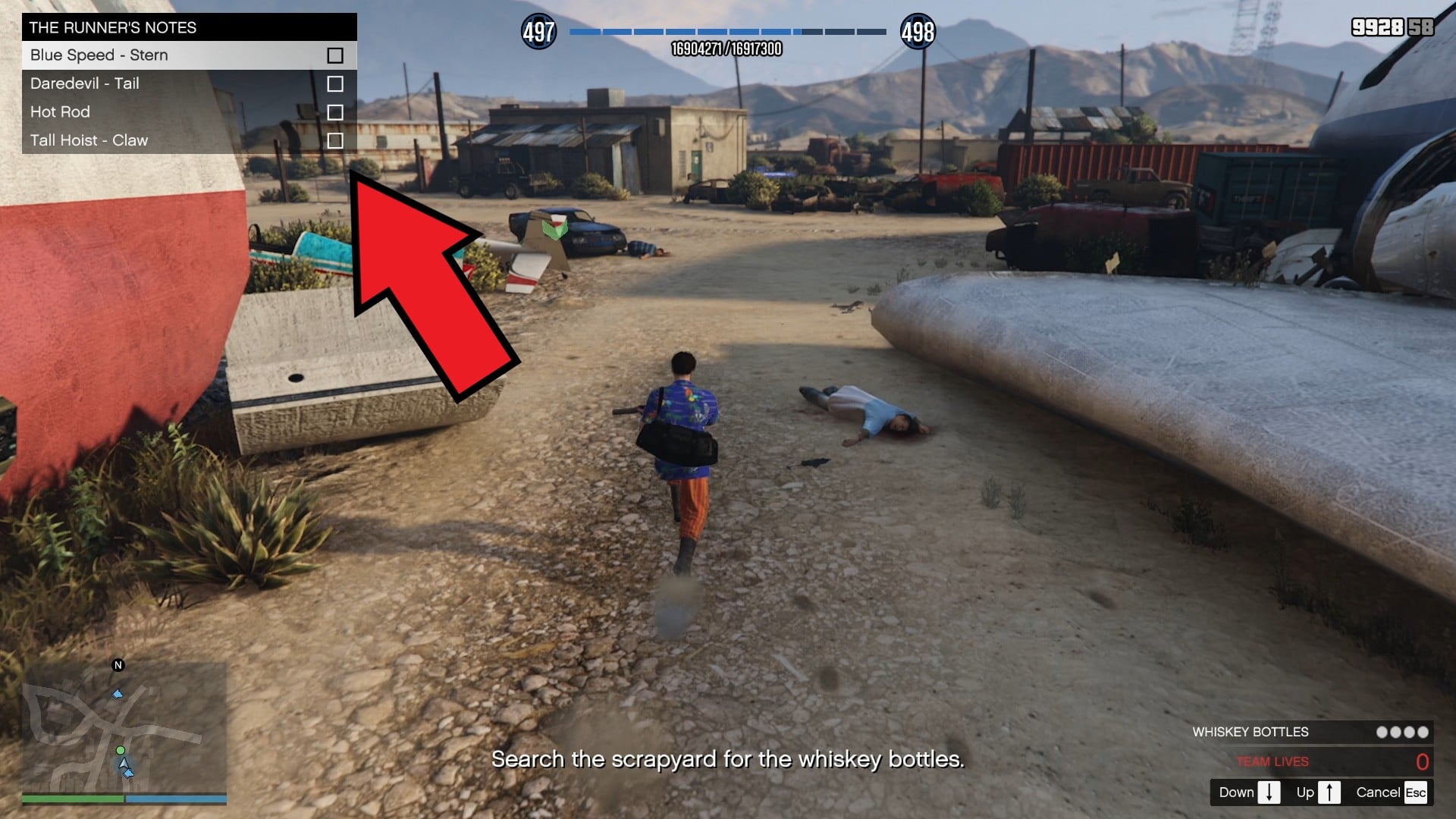Click the rank badge showing 498
The height and width of the screenshot is (819, 1456).
[917, 32]
